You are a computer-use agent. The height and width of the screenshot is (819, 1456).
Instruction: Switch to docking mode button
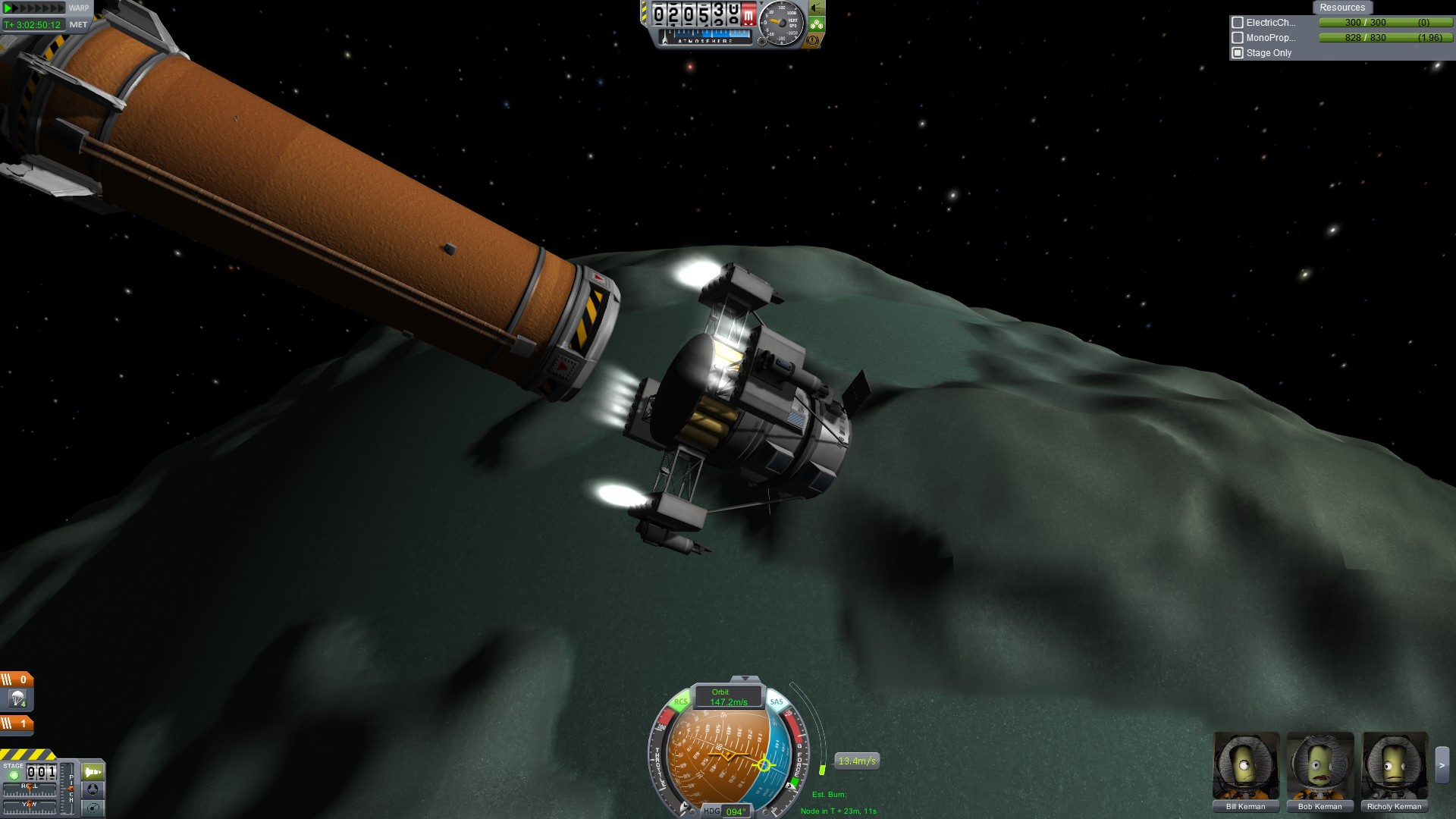(x=93, y=789)
